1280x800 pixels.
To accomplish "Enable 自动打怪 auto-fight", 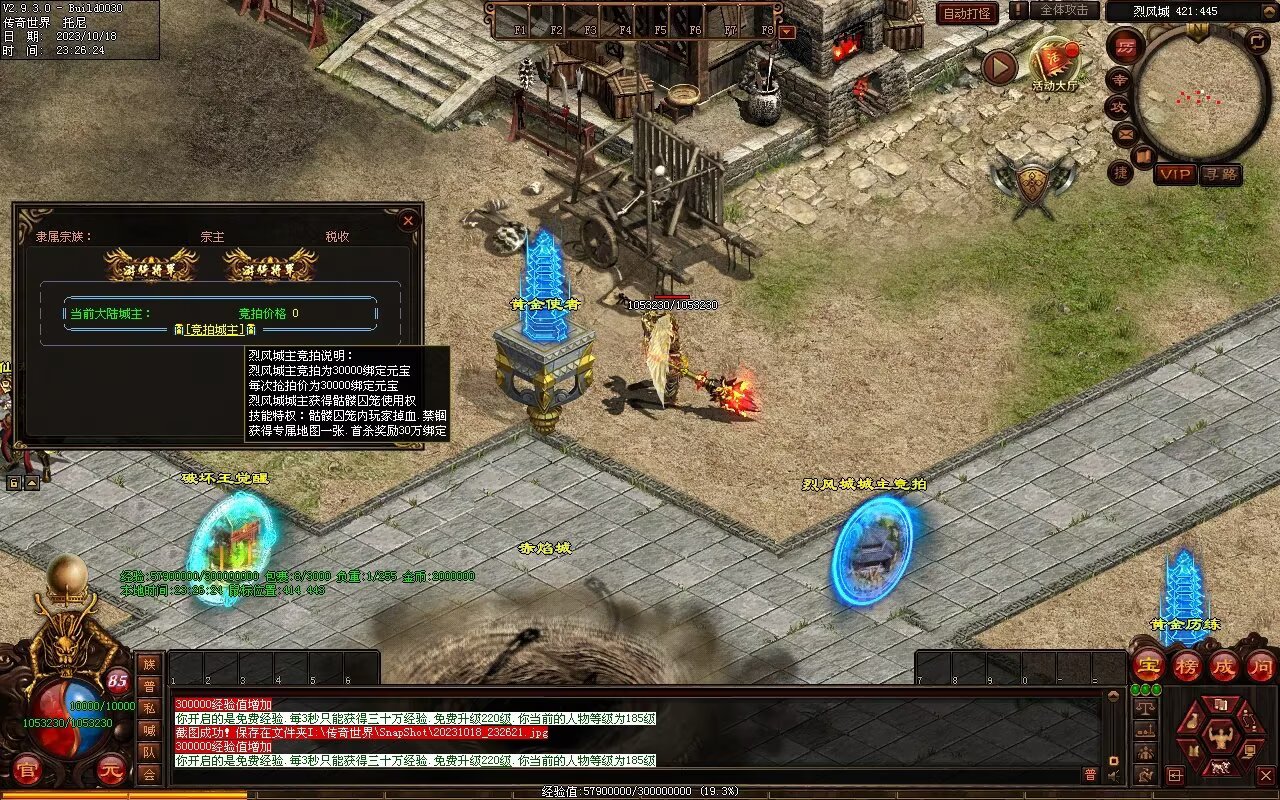I will click(x=967, y=13).
